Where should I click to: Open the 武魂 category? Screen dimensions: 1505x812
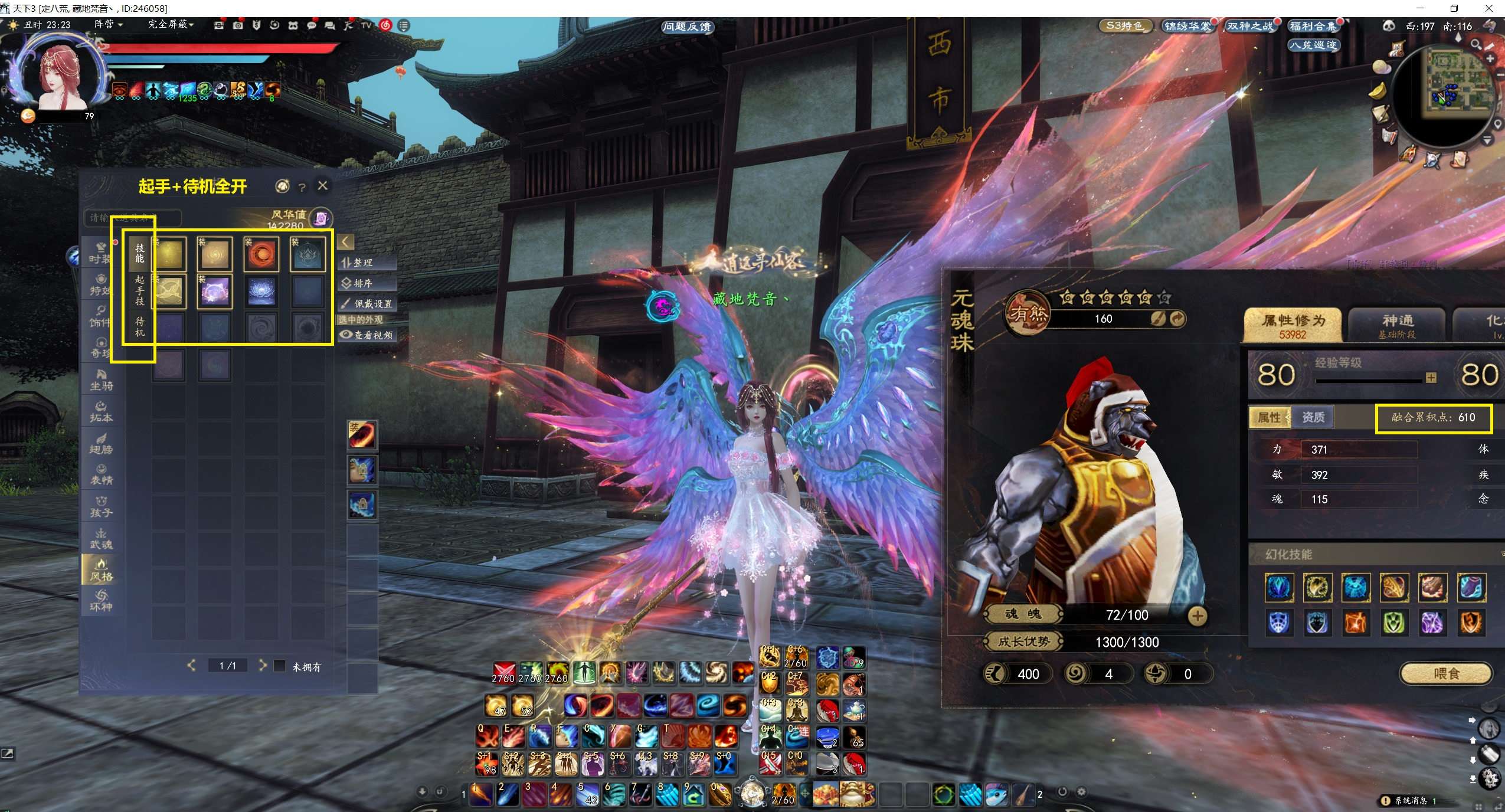coord(101,539)
